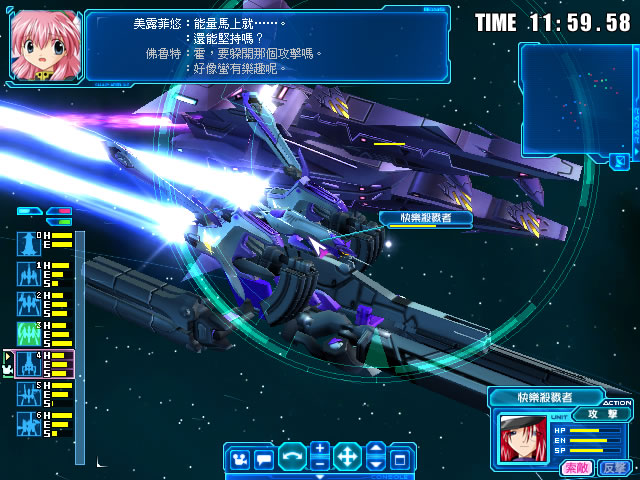Open the speech bubble message button
This screenshot has width=640, height=480.
tap(263, 459)
